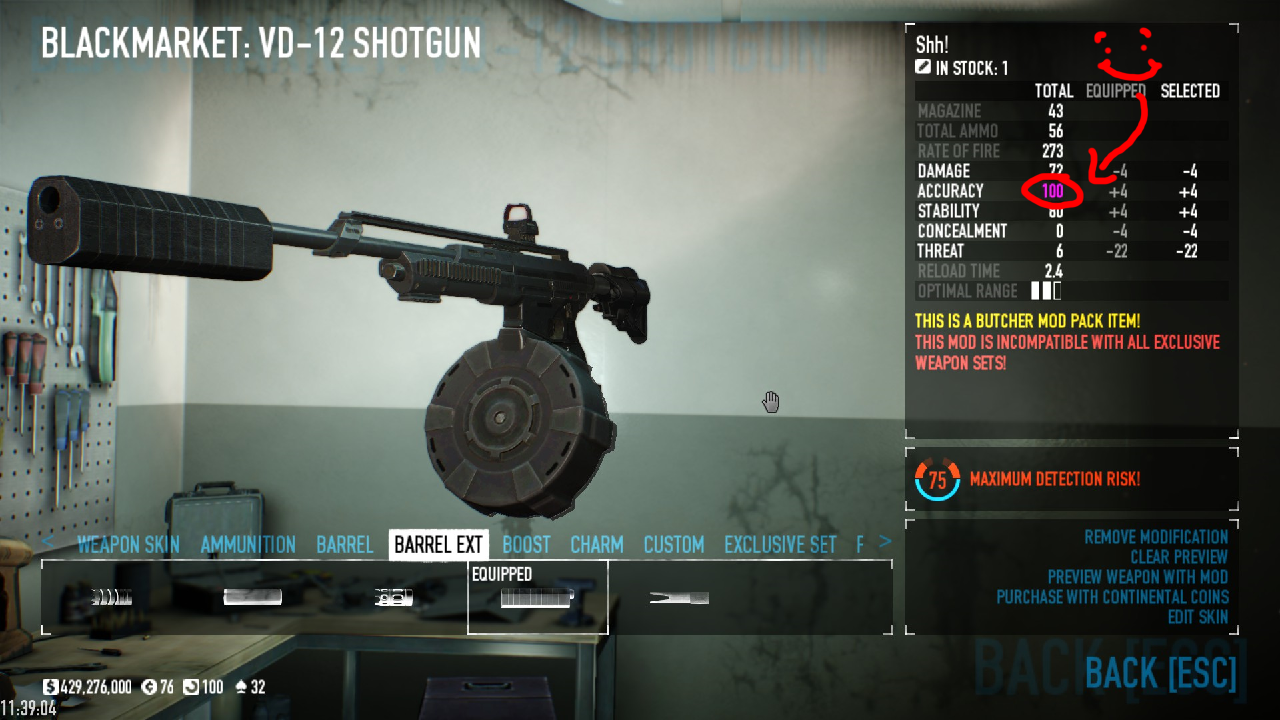Show more categories with the right arrow

(884, 542)
